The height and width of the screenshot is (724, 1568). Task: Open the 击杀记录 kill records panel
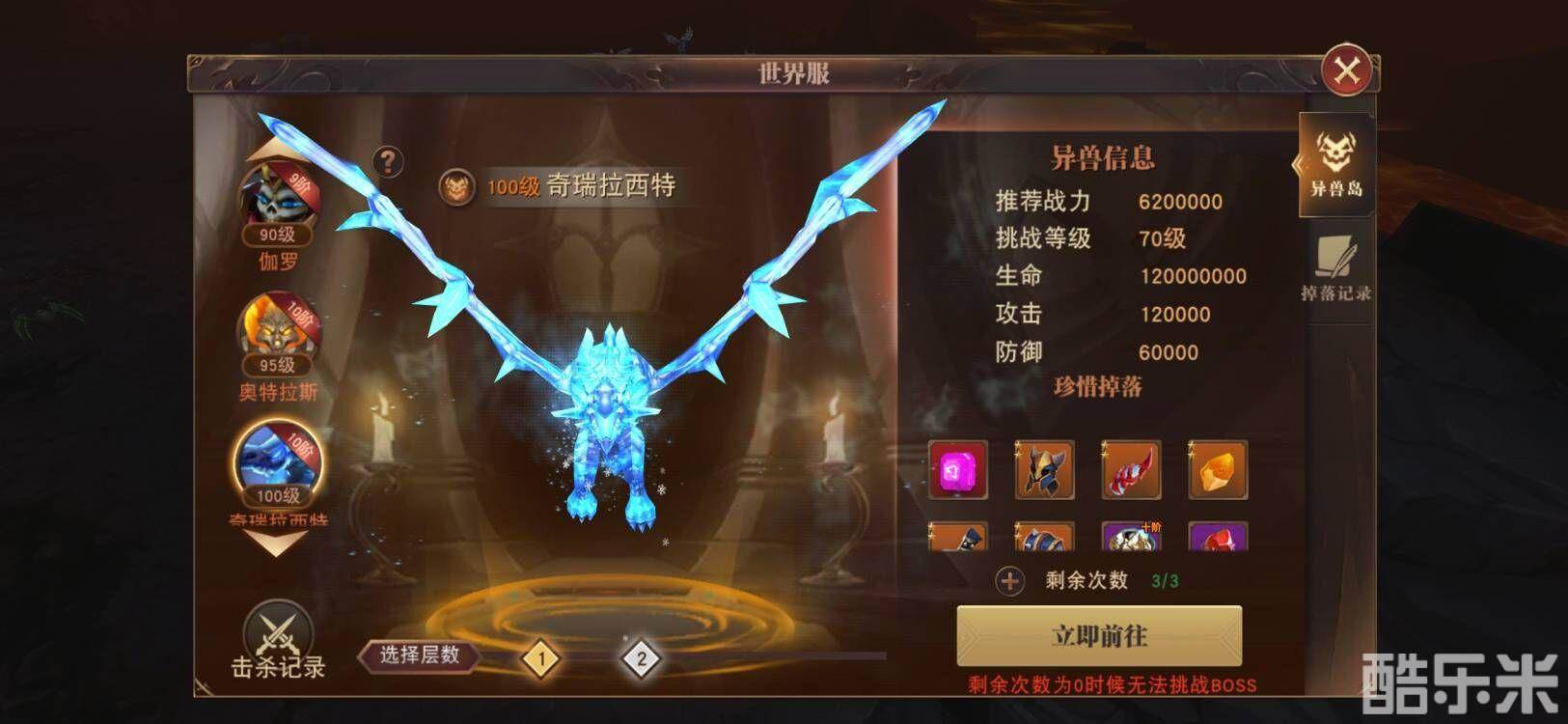tap(278, 639)
